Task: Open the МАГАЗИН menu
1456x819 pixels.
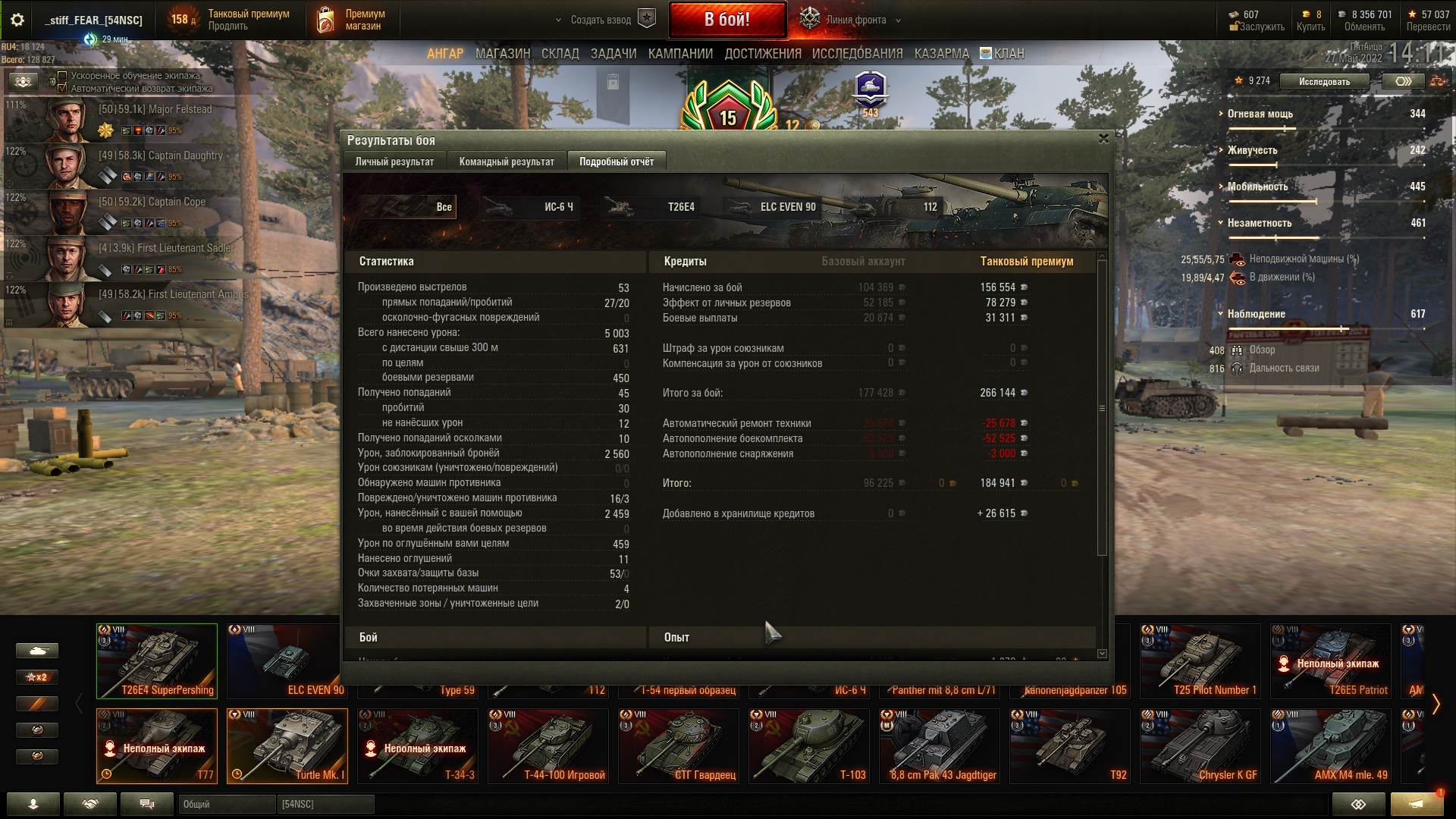Action: click(502, 54)
